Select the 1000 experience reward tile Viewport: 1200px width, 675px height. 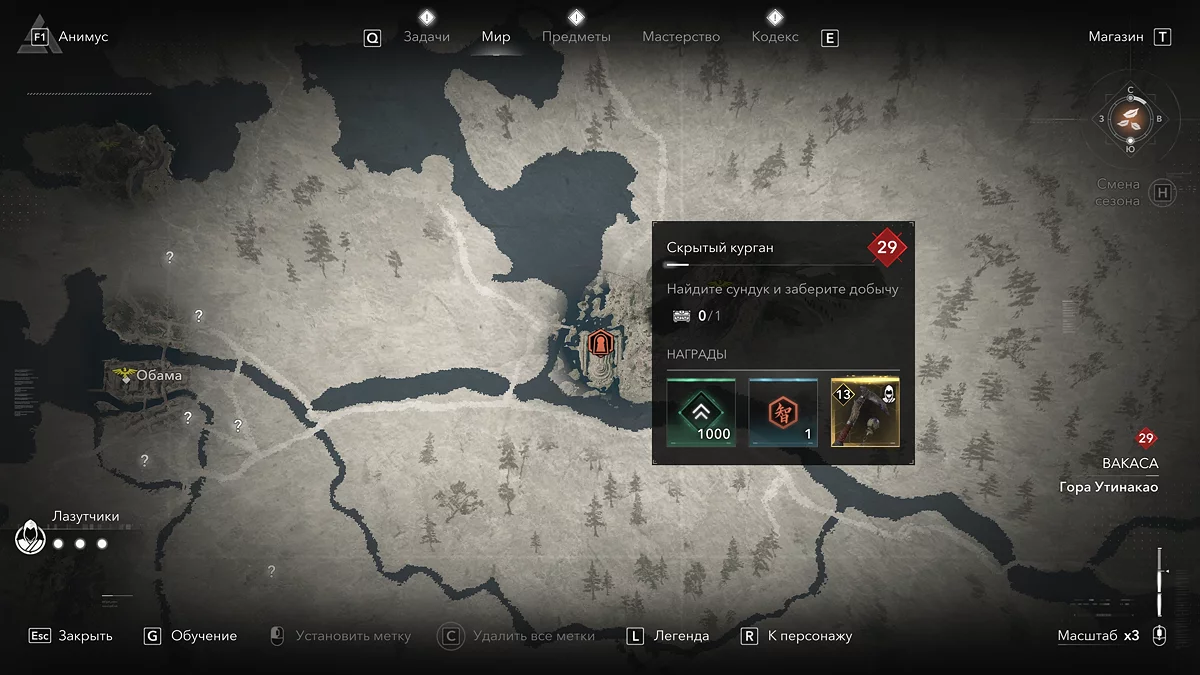point(701,412)
